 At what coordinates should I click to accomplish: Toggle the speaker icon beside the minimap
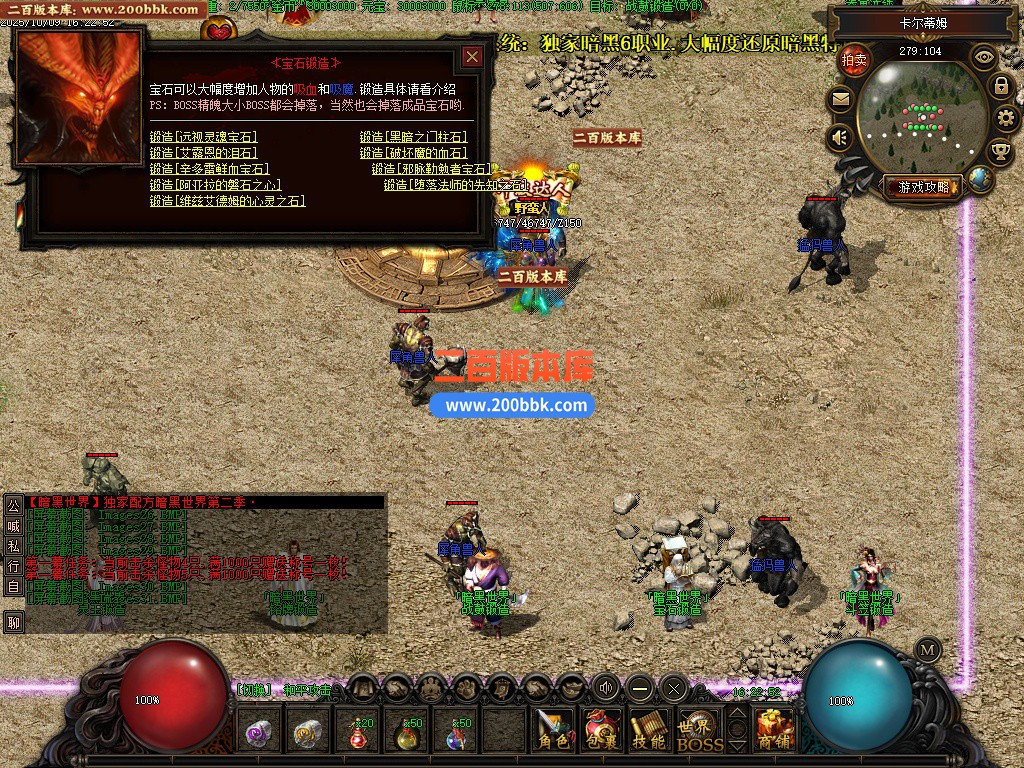[x=839, y=137]
